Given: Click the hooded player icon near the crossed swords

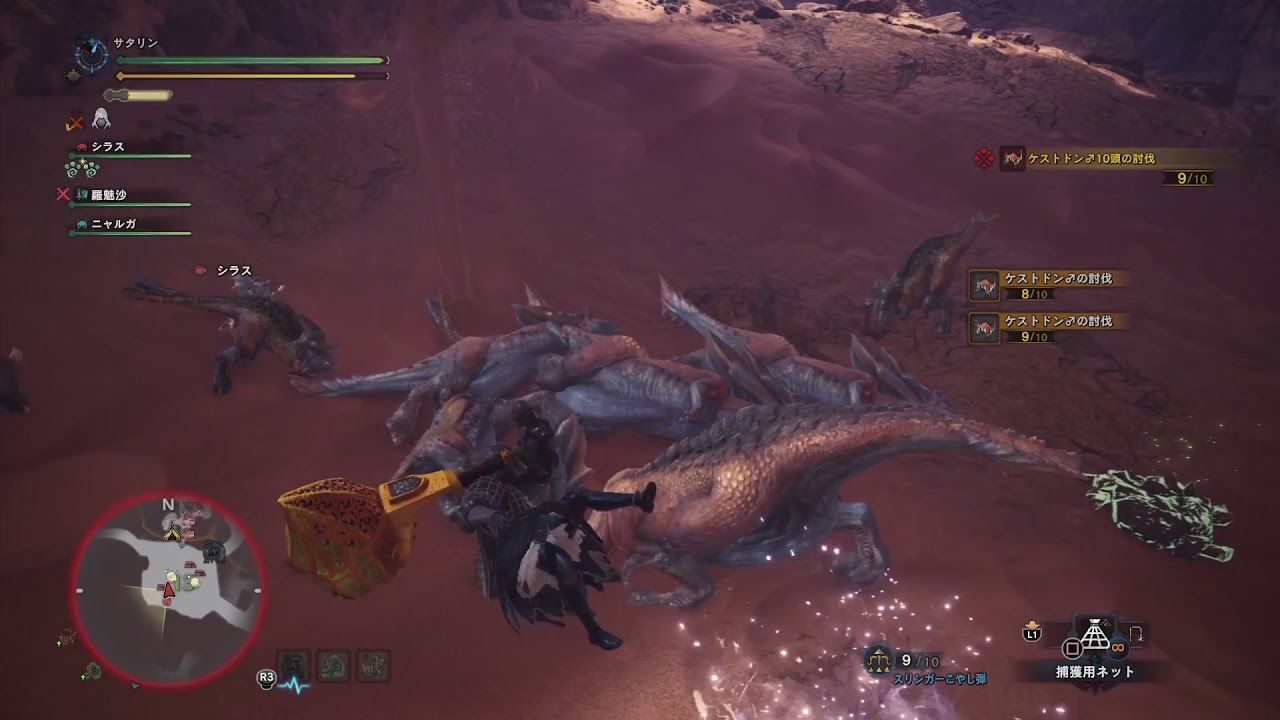Looking at the screenshot, I should (x=102, y=120).
